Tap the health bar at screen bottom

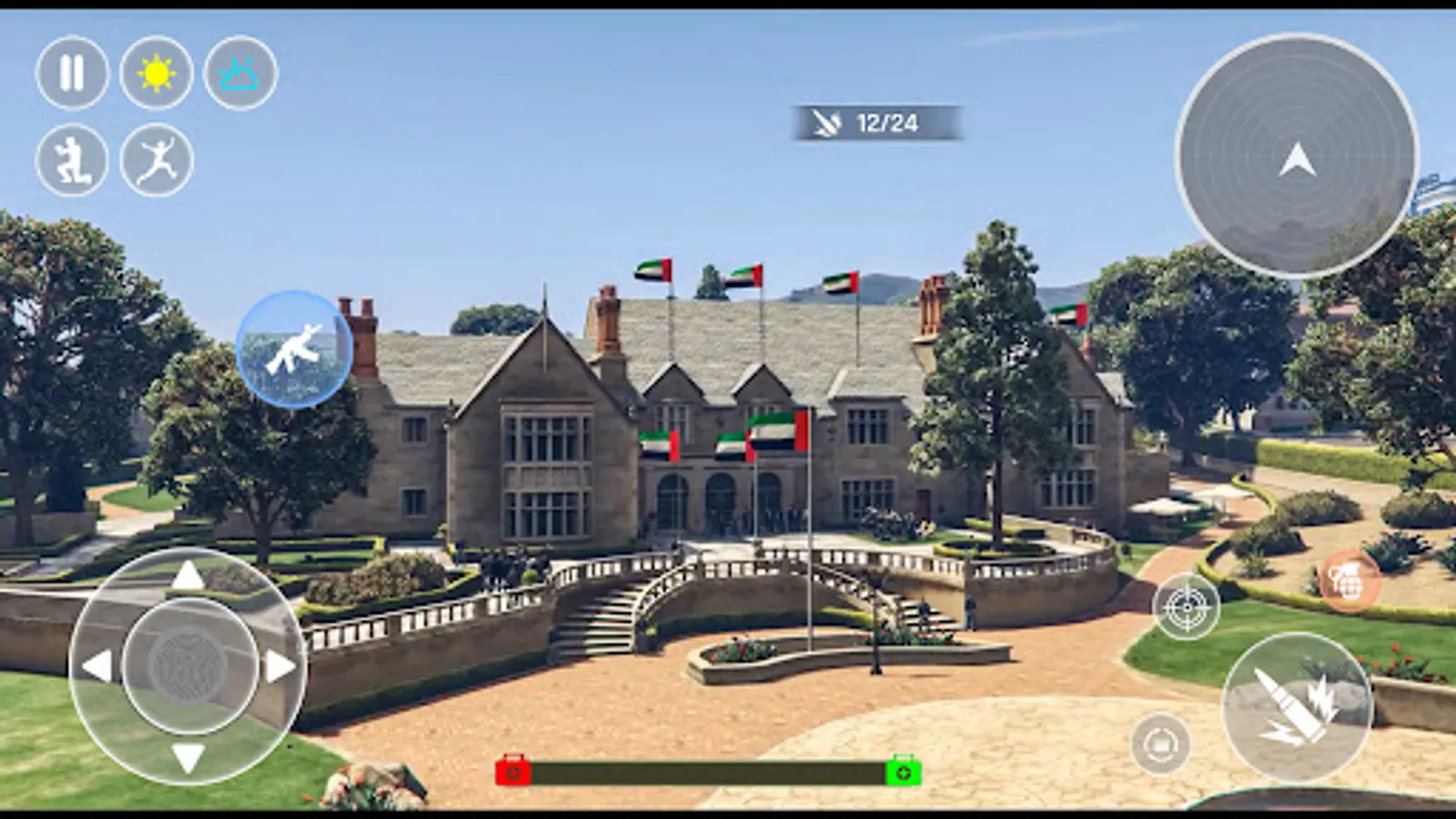point(708,769)
